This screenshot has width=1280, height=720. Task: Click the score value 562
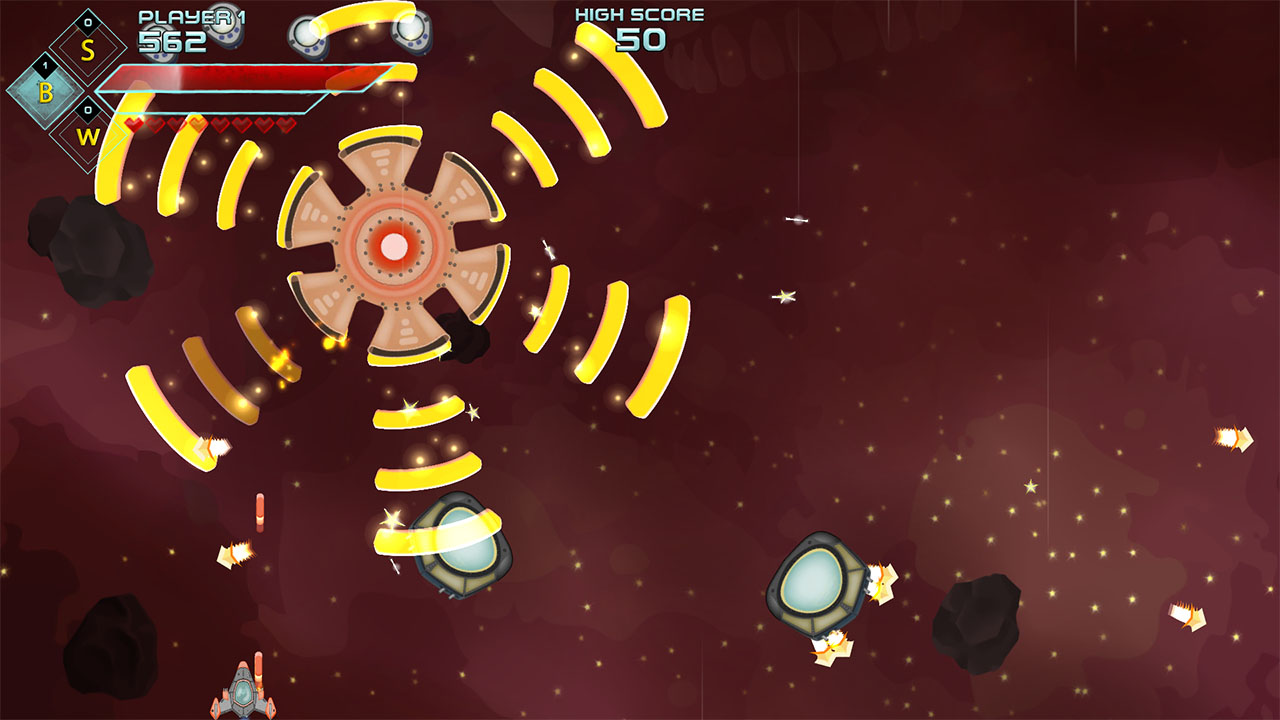click(x=172, y=42)
